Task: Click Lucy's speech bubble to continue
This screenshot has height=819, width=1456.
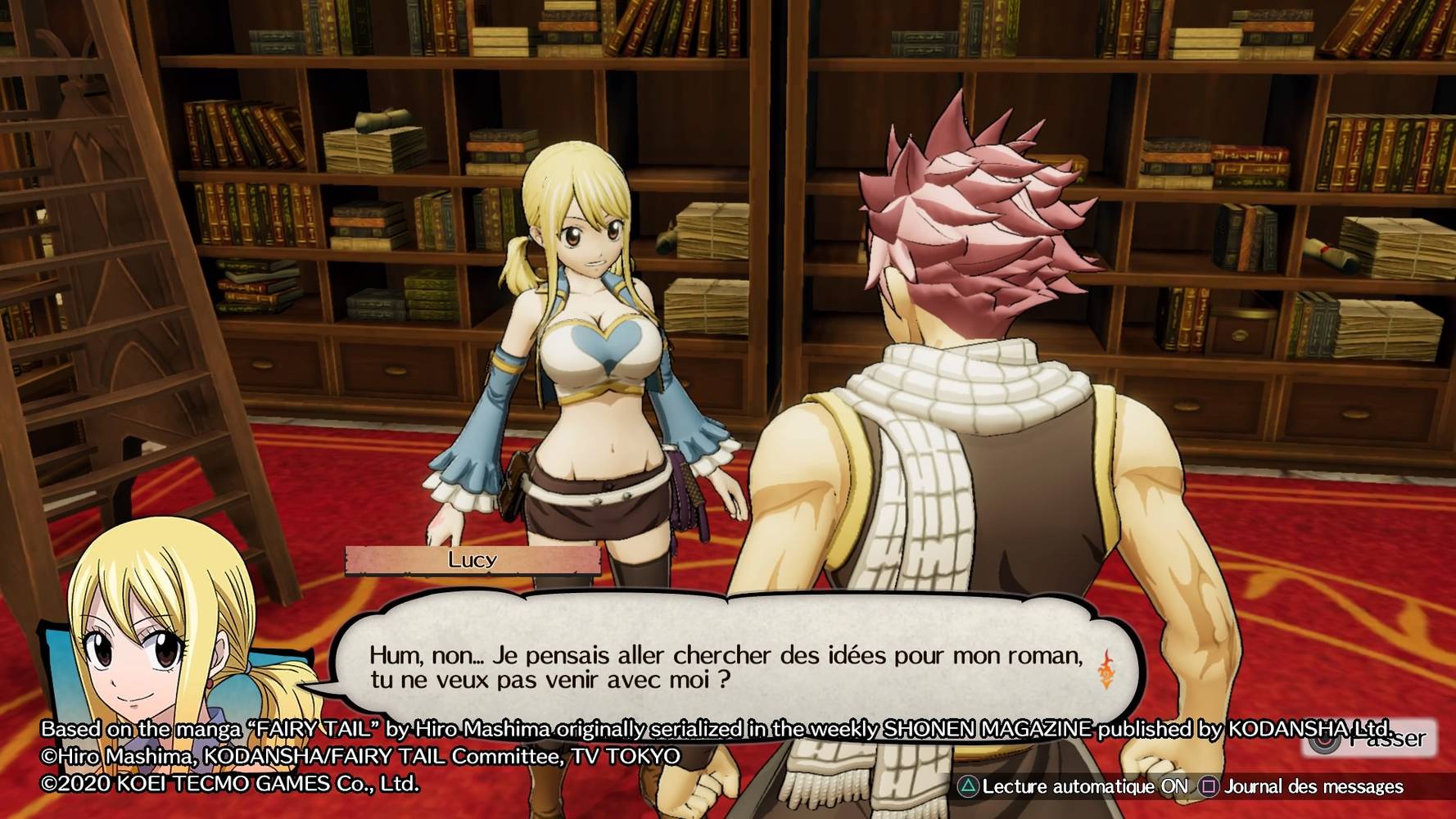Action: point(724,655)
